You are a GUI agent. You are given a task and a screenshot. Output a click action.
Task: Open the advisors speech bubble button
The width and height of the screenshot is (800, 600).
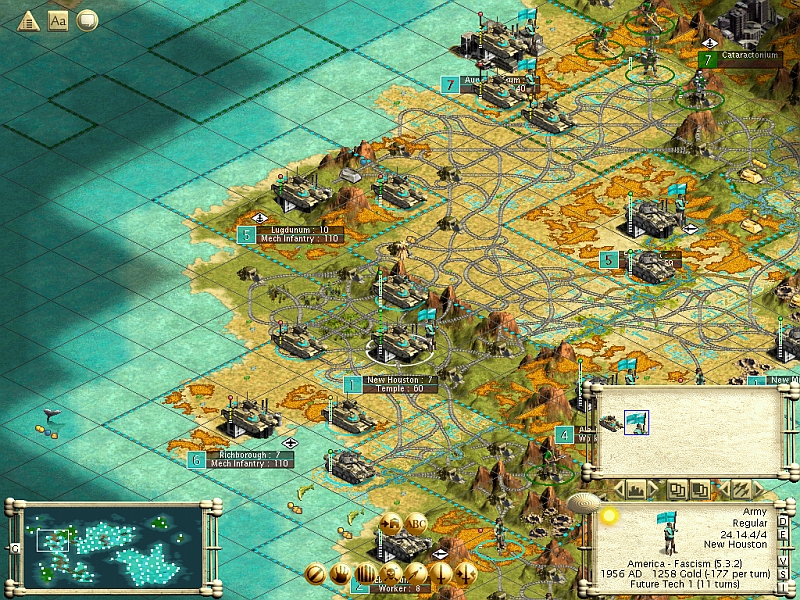[87, 20]
